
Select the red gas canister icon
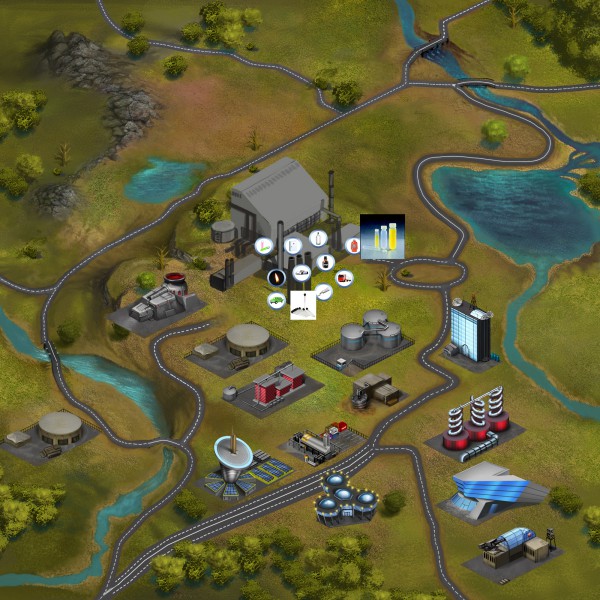click(x=352, y=245)
